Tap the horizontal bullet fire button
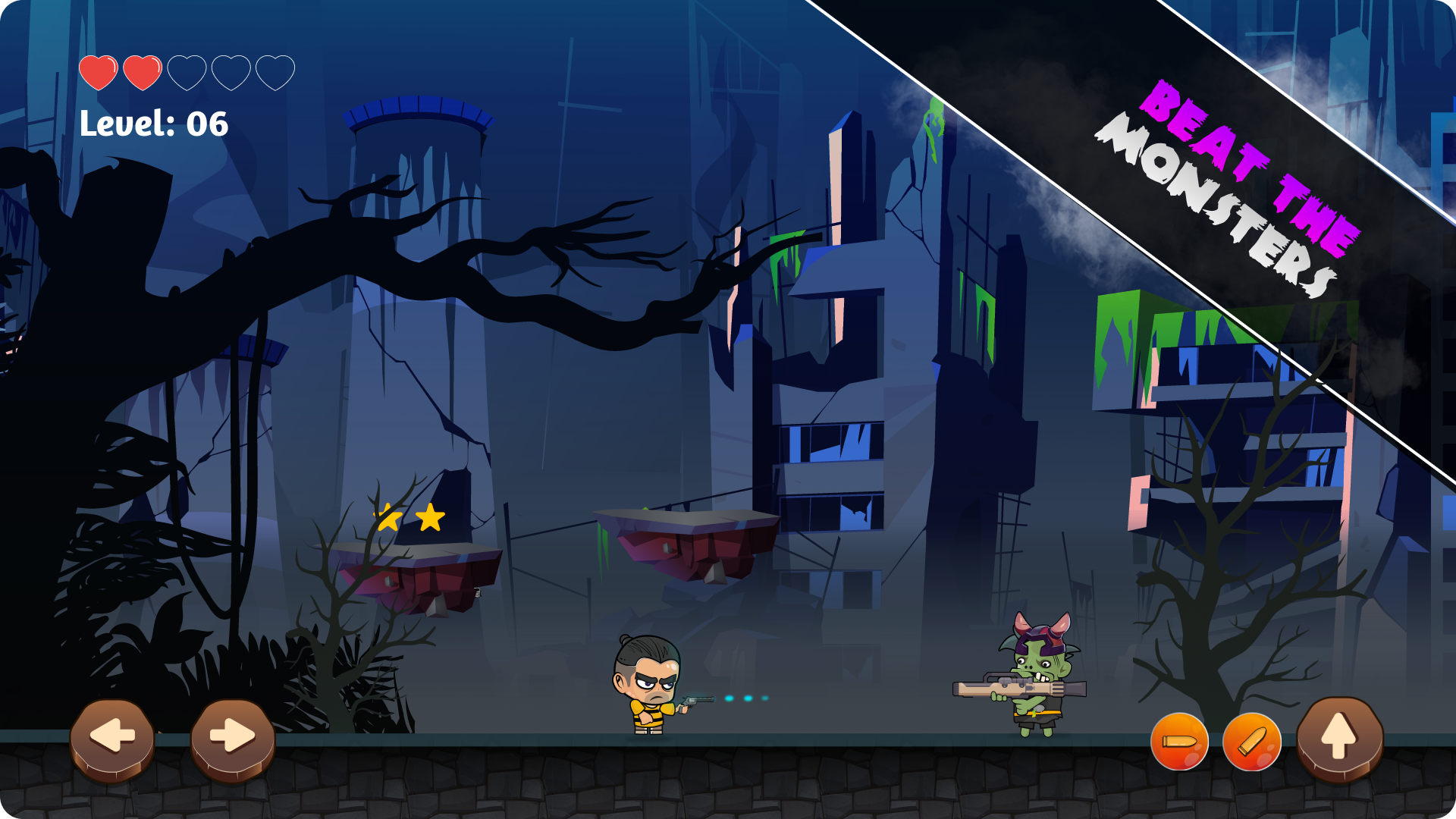Image resolution: width=1456 pixels, height=819 pixels. pos(1179,743)
